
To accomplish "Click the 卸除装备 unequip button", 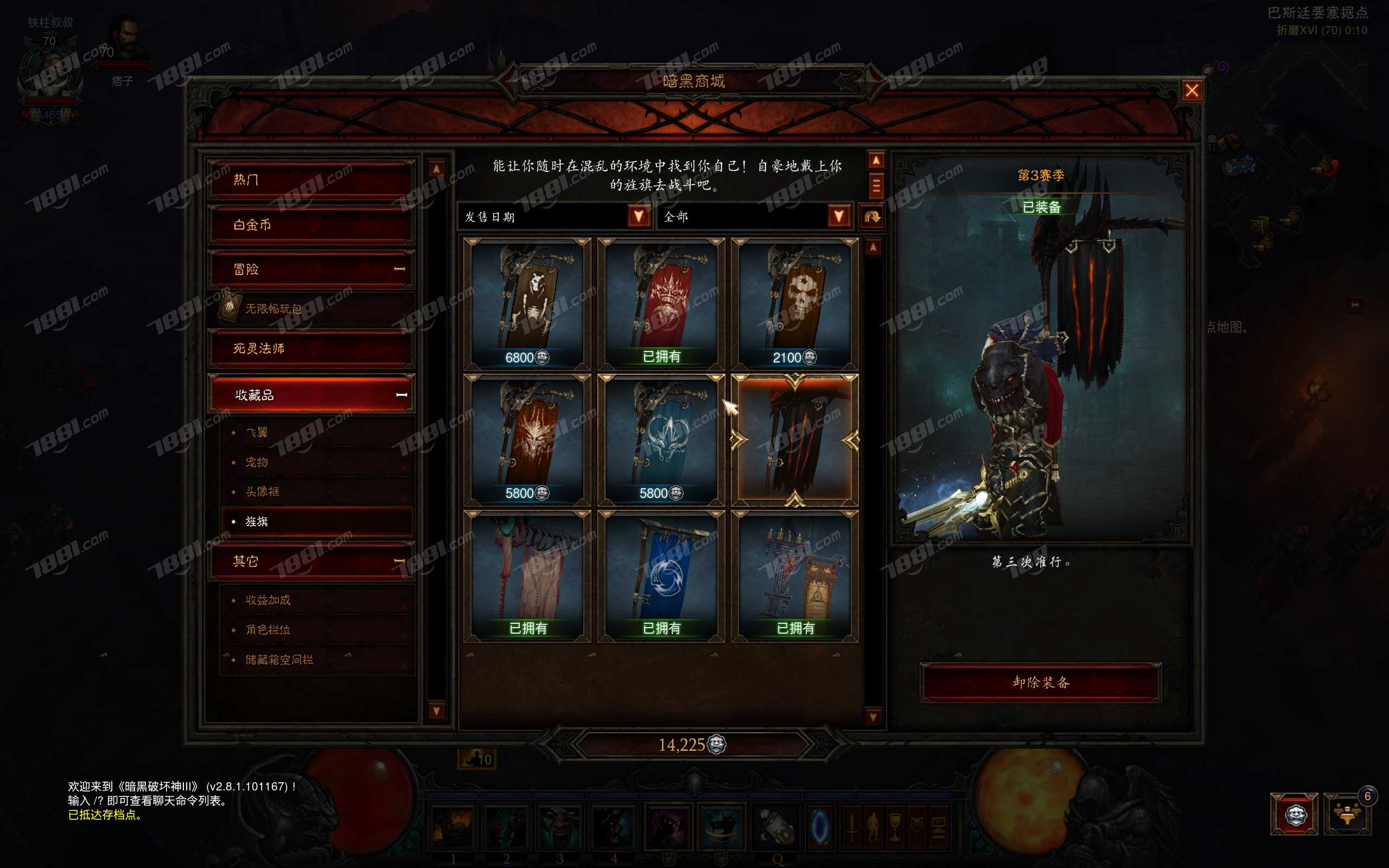I will (x=1041, y=682).
